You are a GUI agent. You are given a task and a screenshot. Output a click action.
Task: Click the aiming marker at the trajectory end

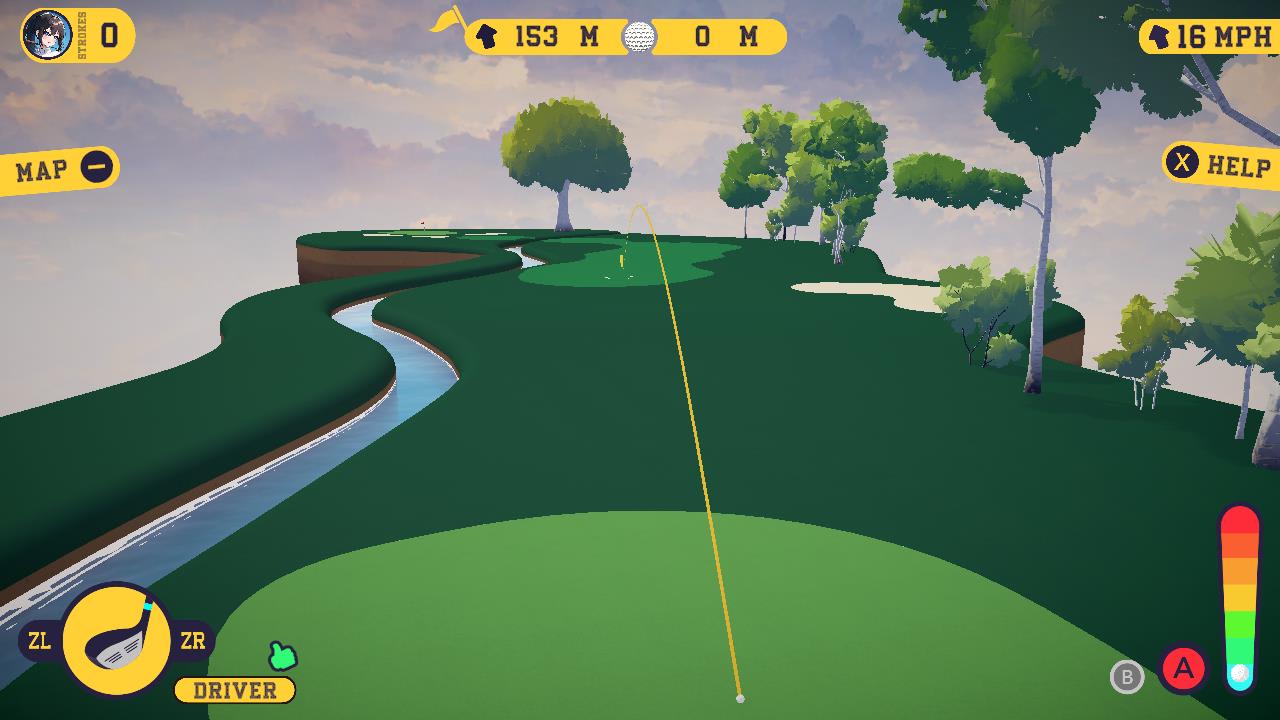741,697
